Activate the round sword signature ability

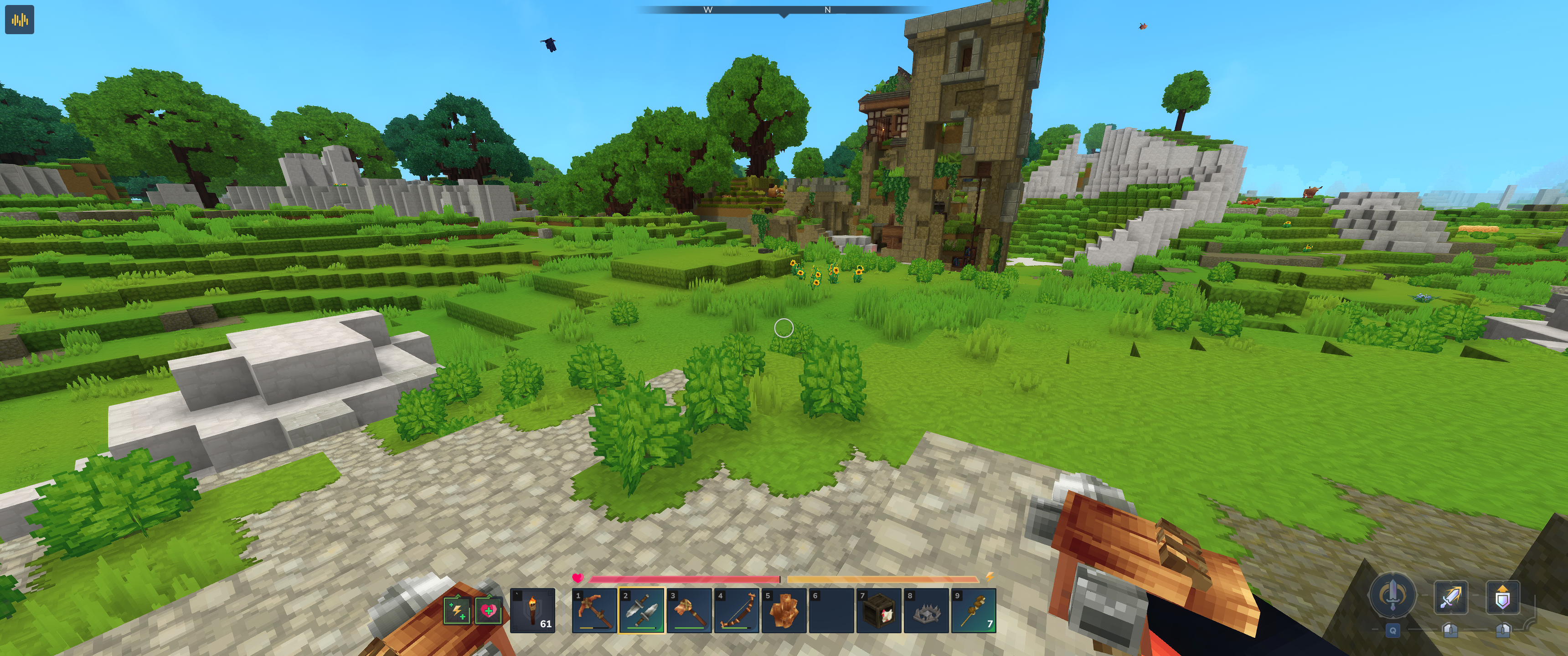click(x=1392, y=594)
